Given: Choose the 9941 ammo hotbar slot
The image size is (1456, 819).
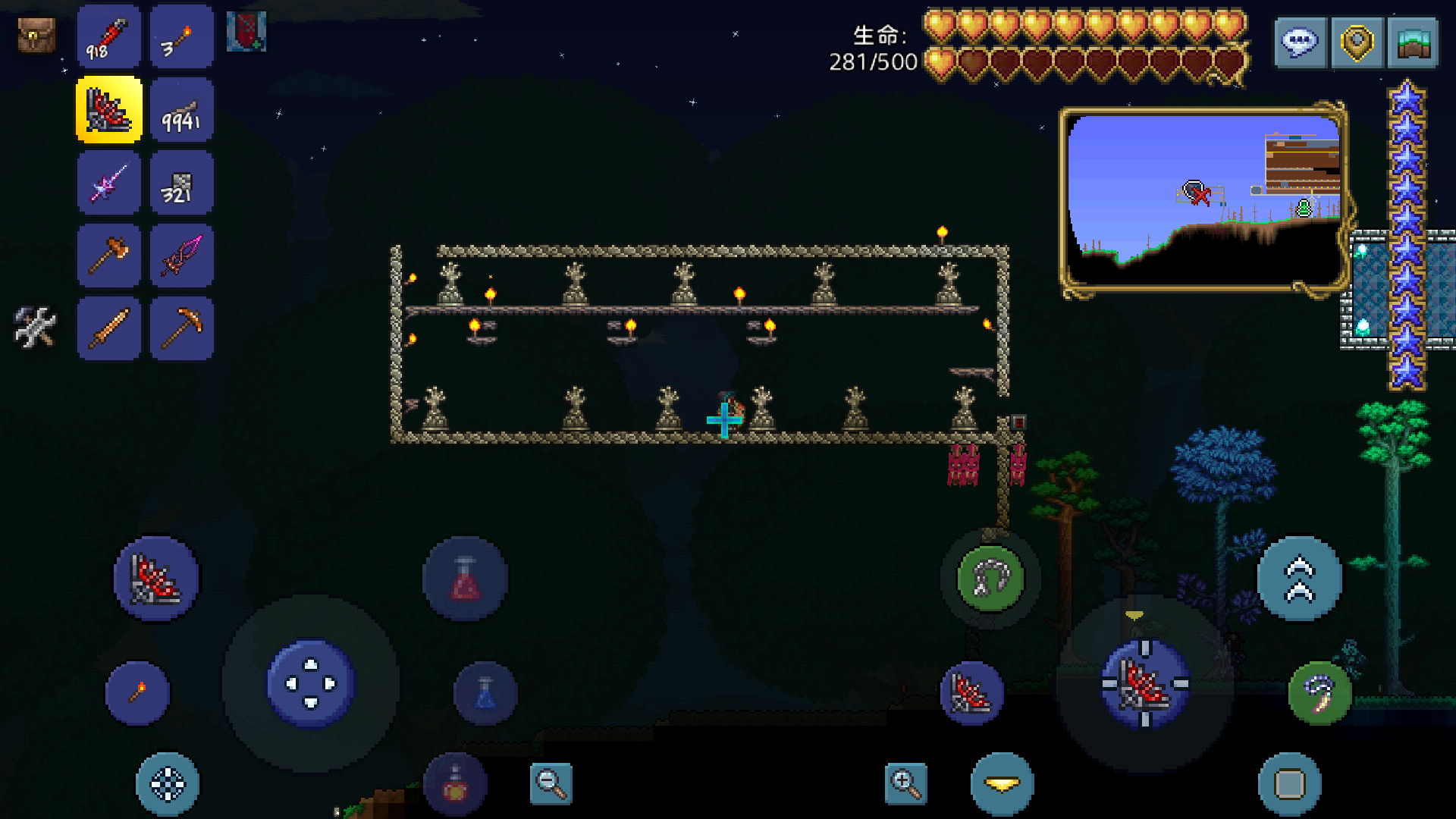Looking at the screenshot, I should (181, 110).
